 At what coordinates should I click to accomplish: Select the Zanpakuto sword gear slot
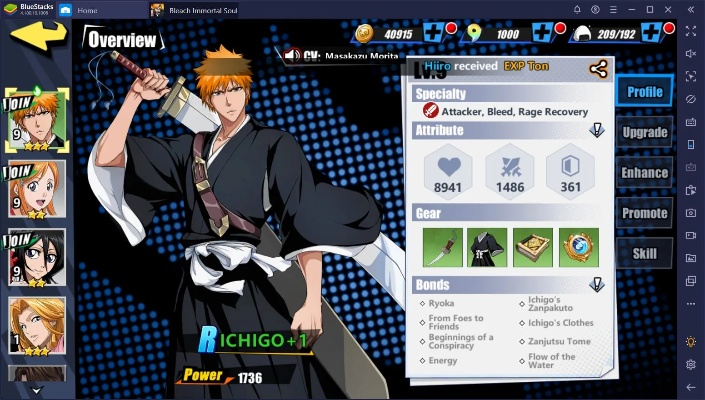[x=442, y=247]
